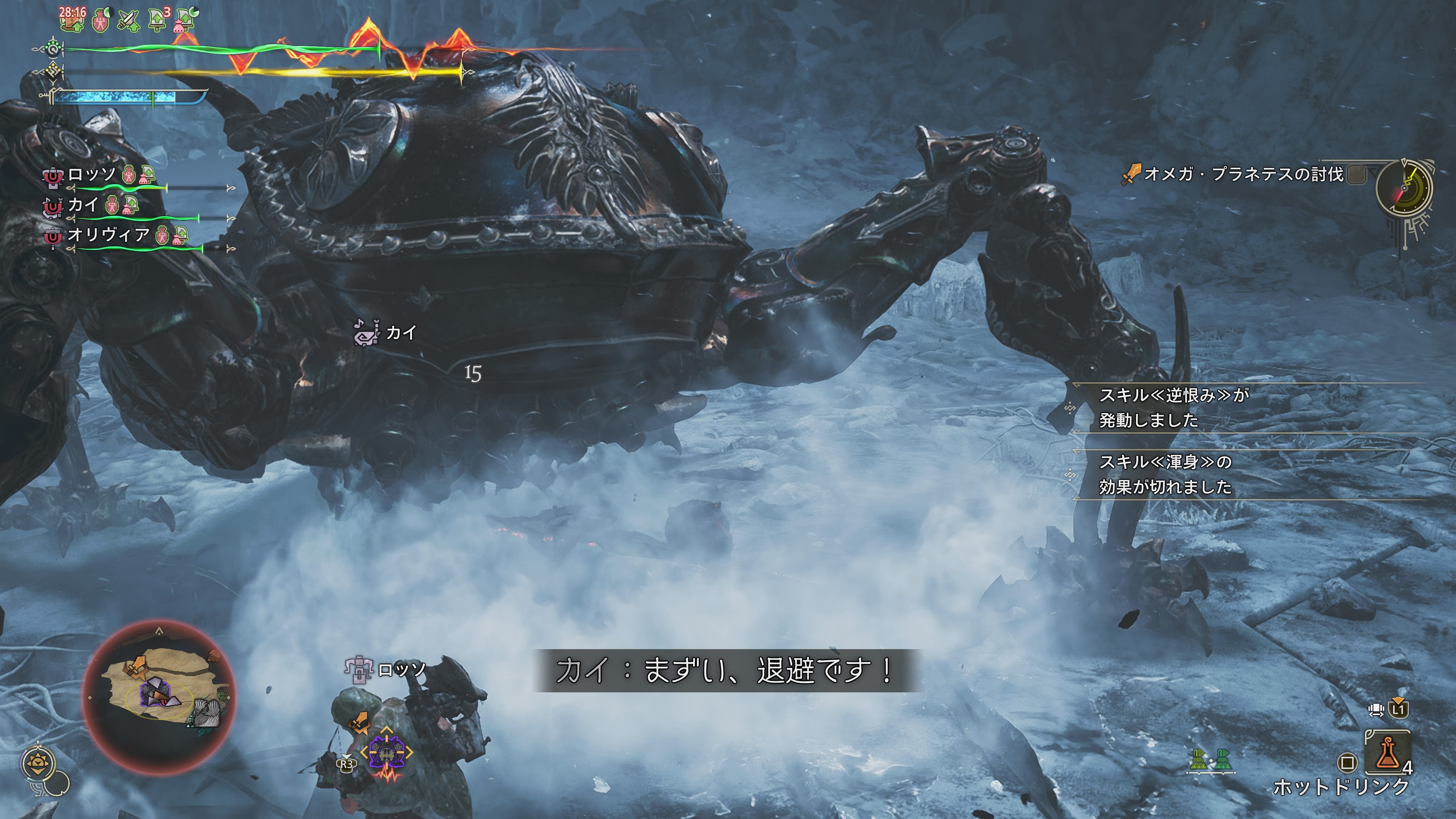Screen dimensions: 1456x819
Task: Click the quest clock dial
Action: (1404, 188)
